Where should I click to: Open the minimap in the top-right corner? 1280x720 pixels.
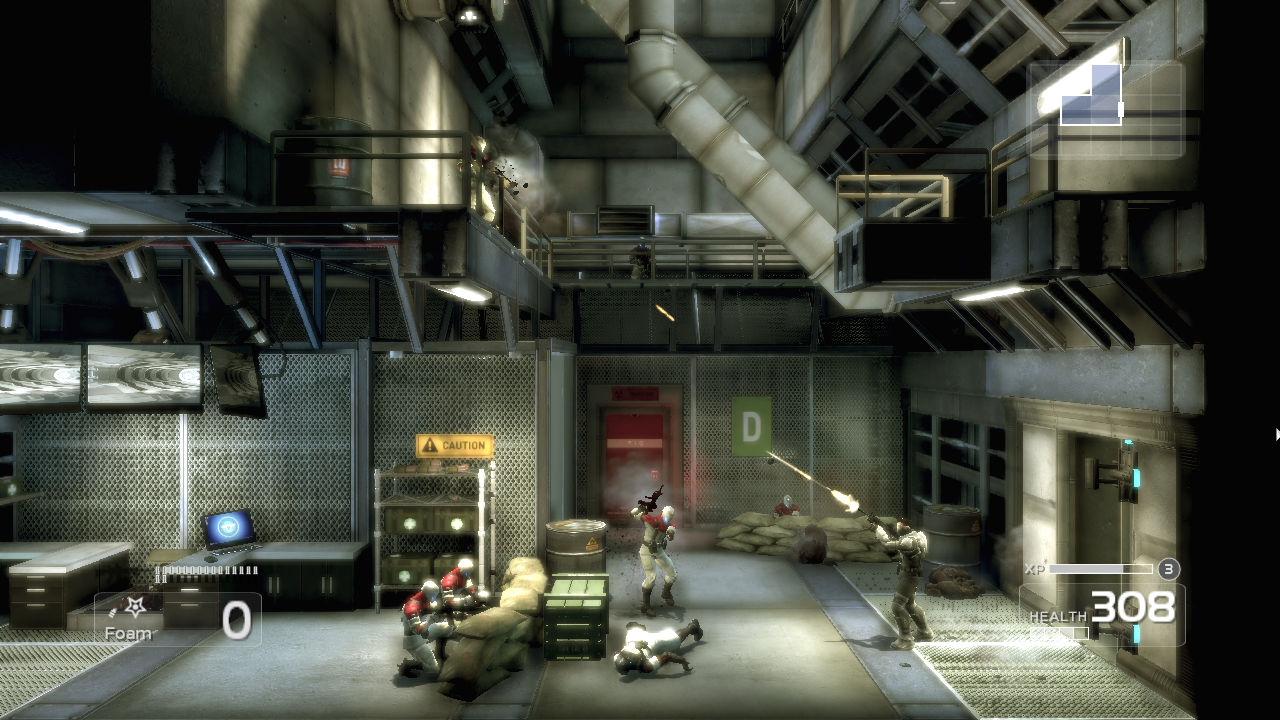[x=1090, y=95]
